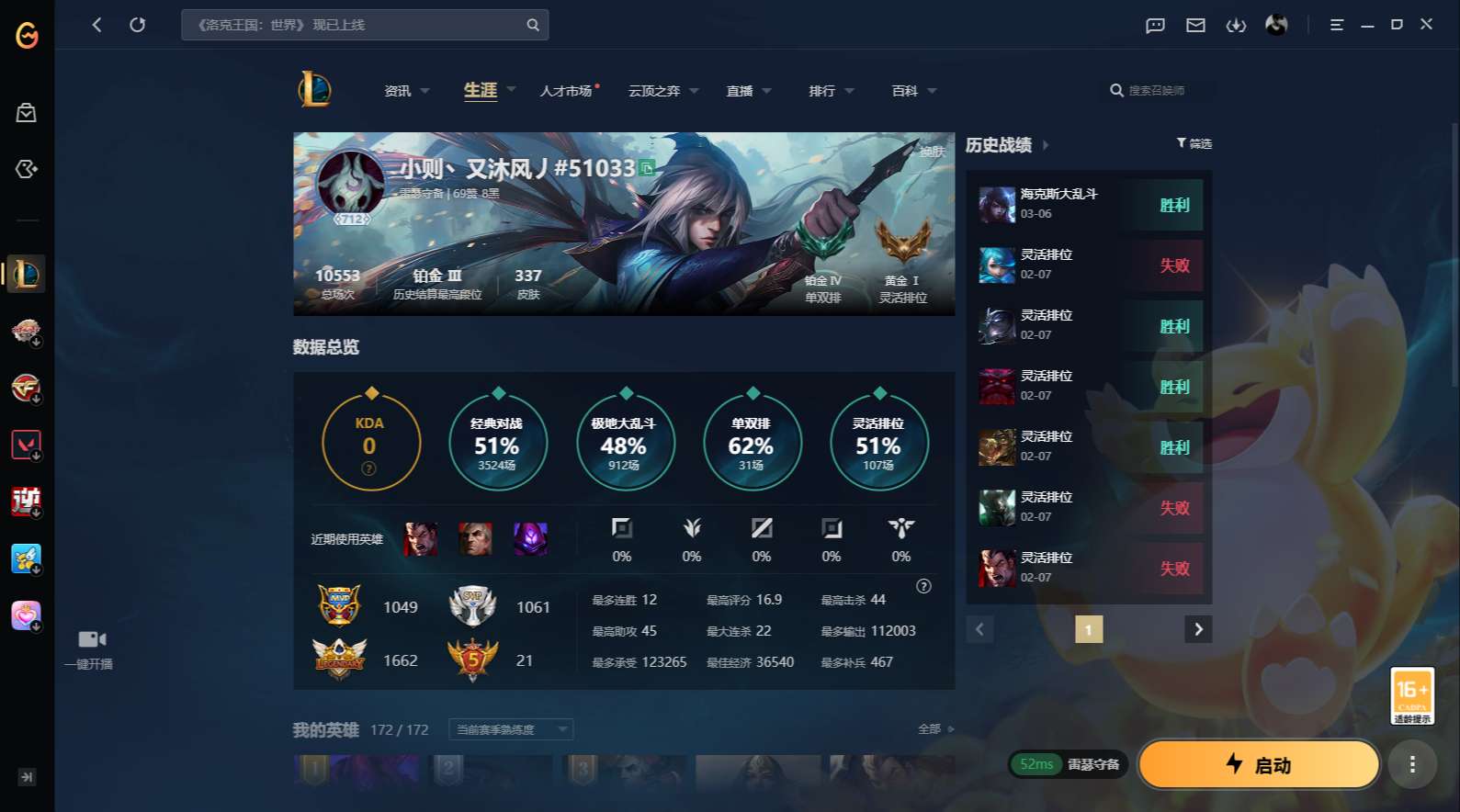Expand the 生涯 dropdown arrow
The height and width of the screenshot is (812, 1460).
[511, 91]
